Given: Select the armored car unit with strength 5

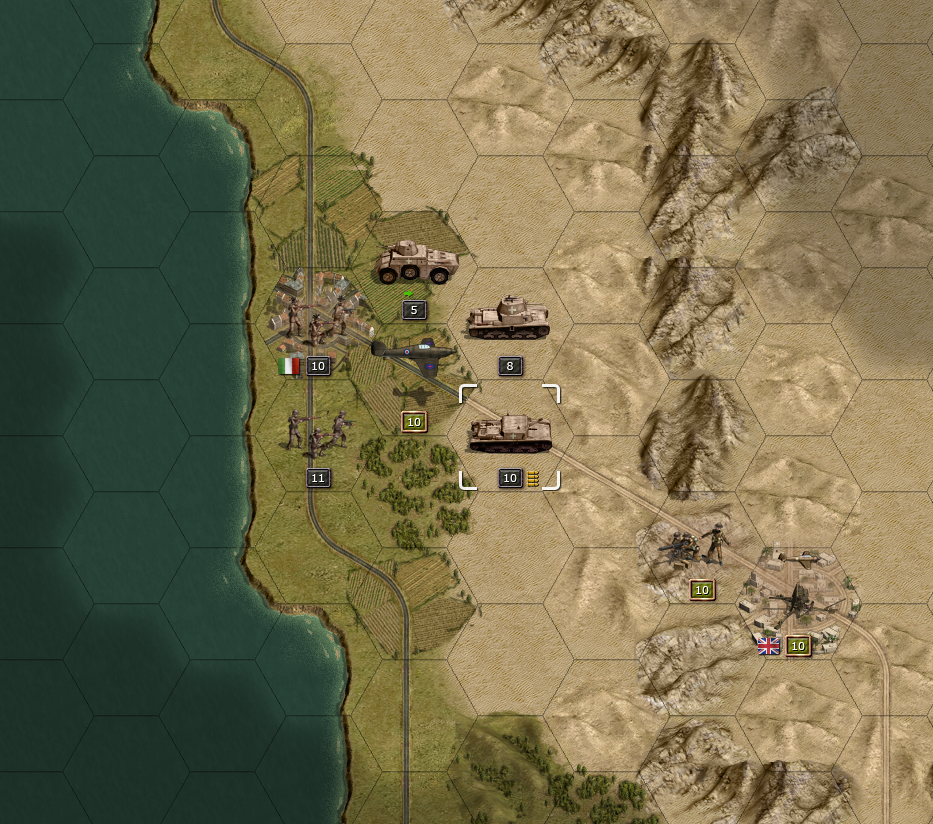Looking at the screenshot, I should point(416,264).
